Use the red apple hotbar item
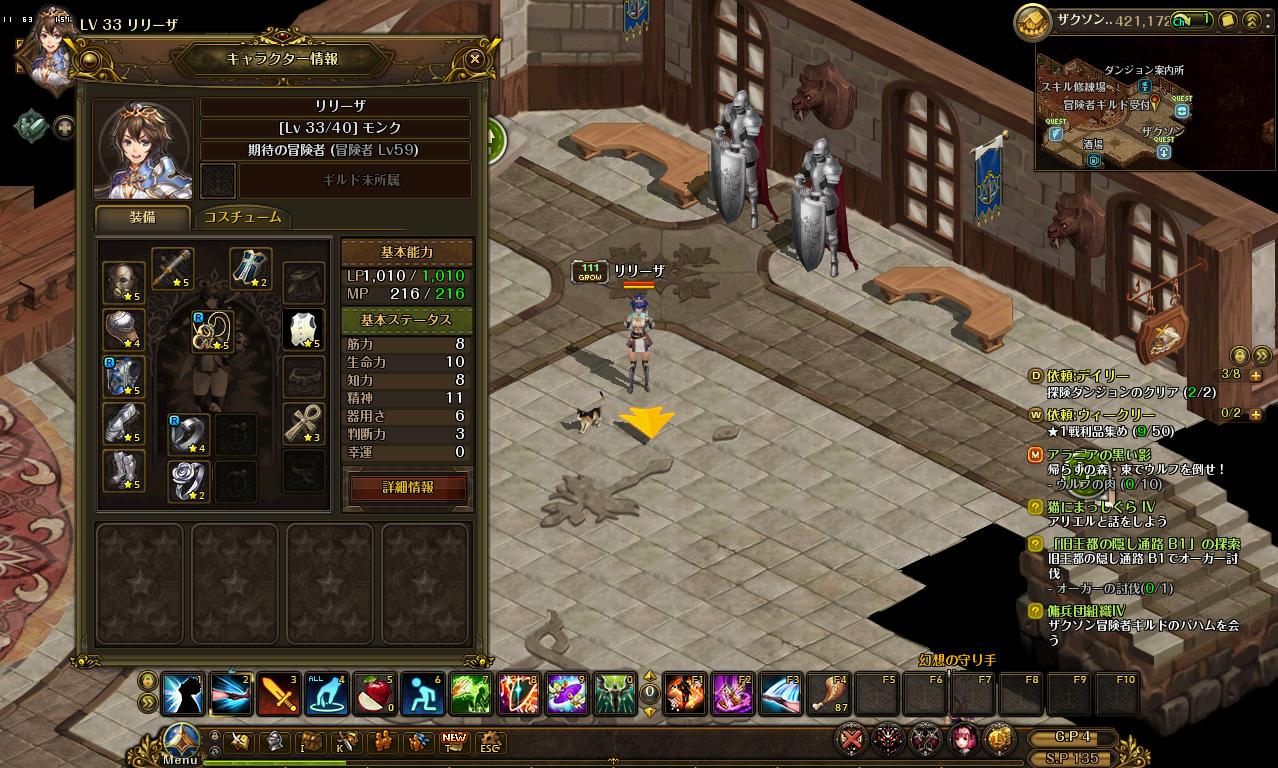The width and height of the screenshot is (1278, 768). (x=374, y=693)
